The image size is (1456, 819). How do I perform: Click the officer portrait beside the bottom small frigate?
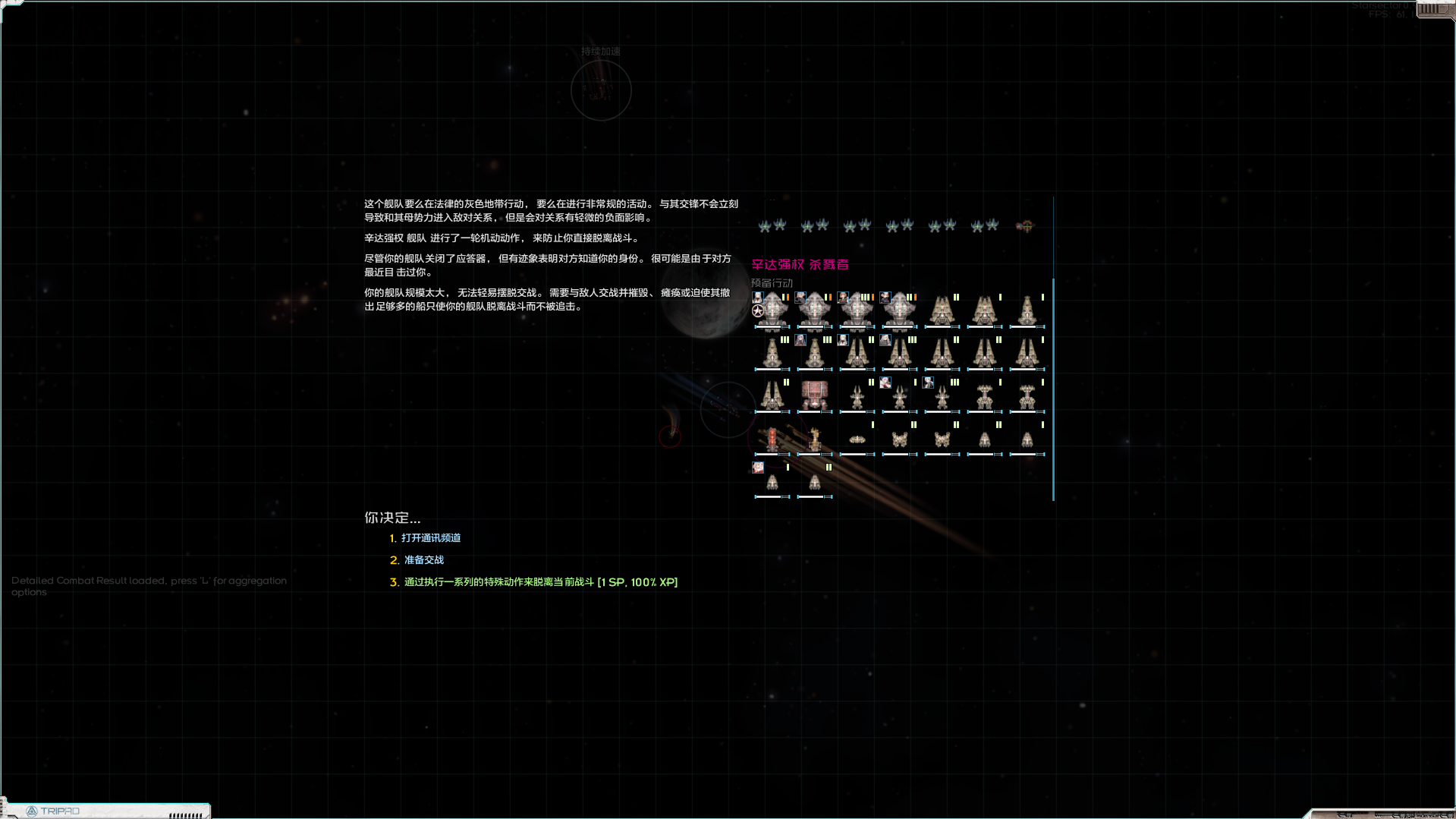pyautogui.click(x=758, y=468)
